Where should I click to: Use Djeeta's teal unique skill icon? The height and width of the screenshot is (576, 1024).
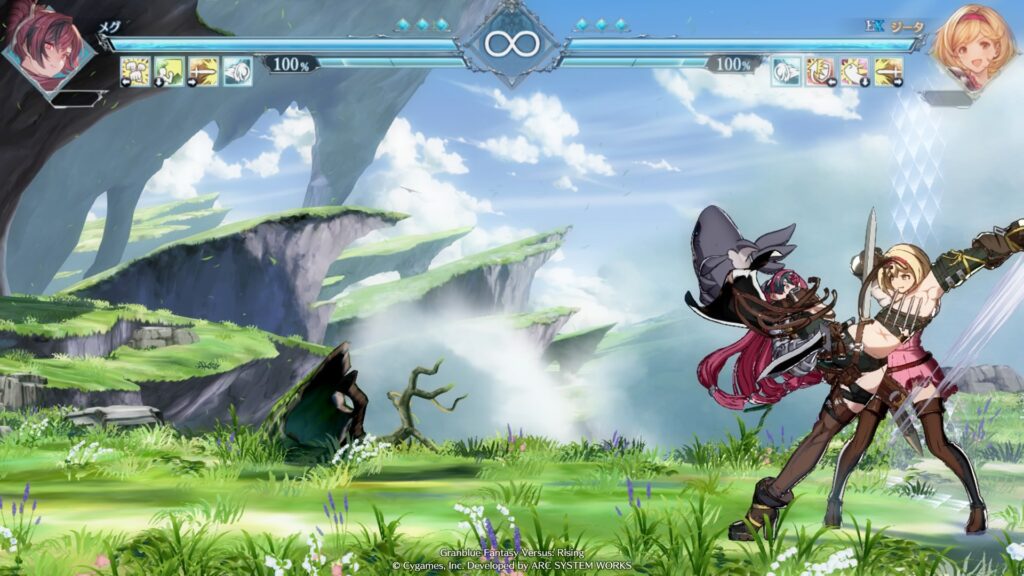786,71
